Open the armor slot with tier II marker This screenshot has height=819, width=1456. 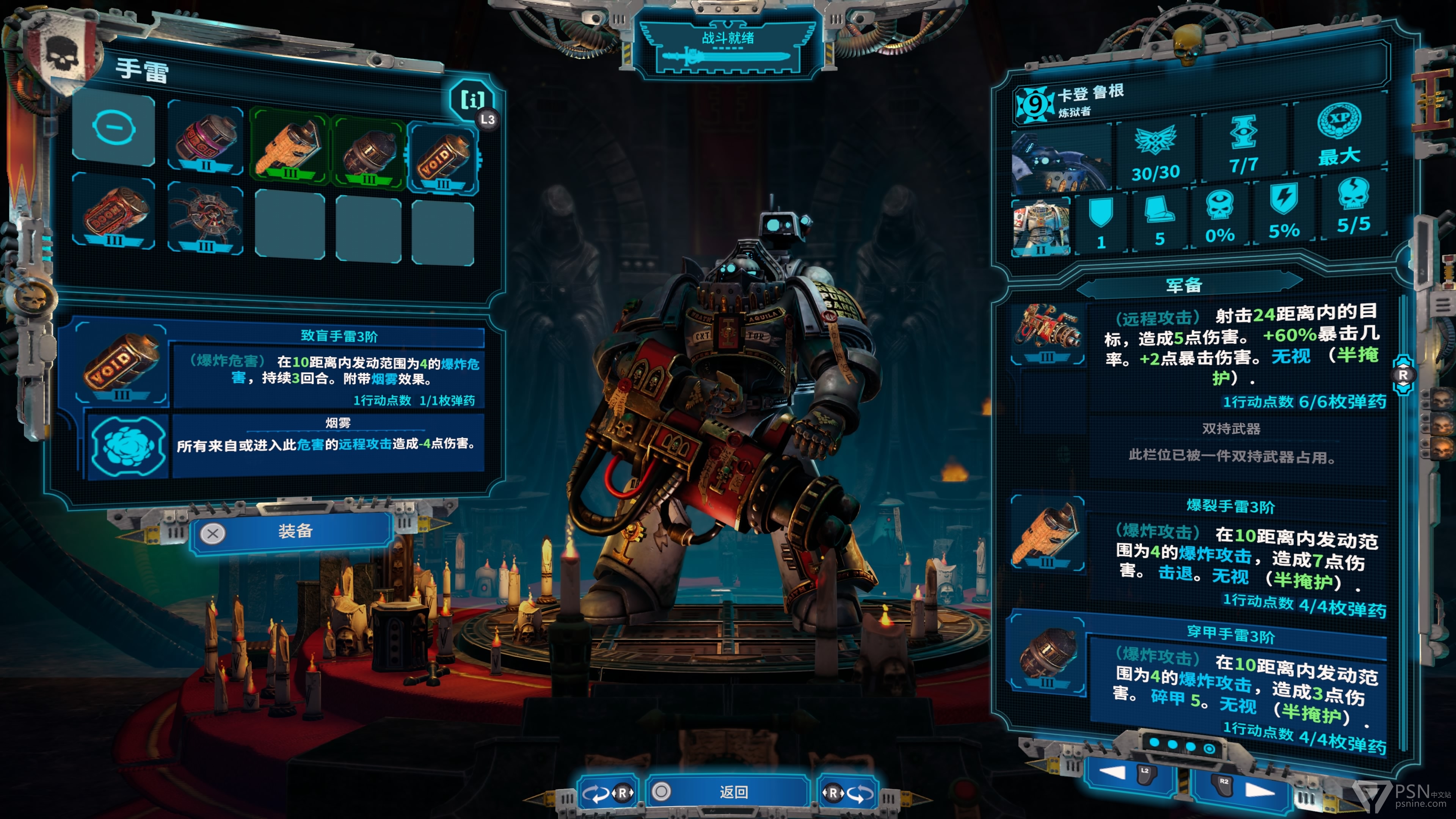1041,226
